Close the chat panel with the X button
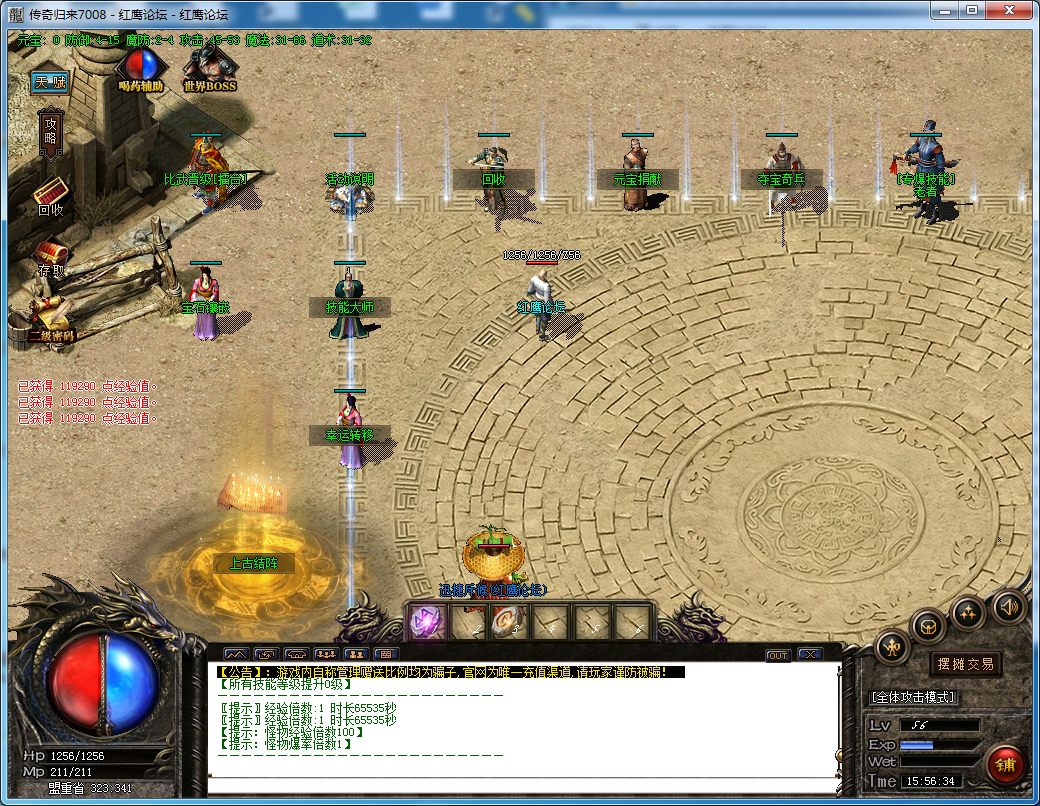The height and width of the screenshot is (806, 1040). click(x=809, y=655)
